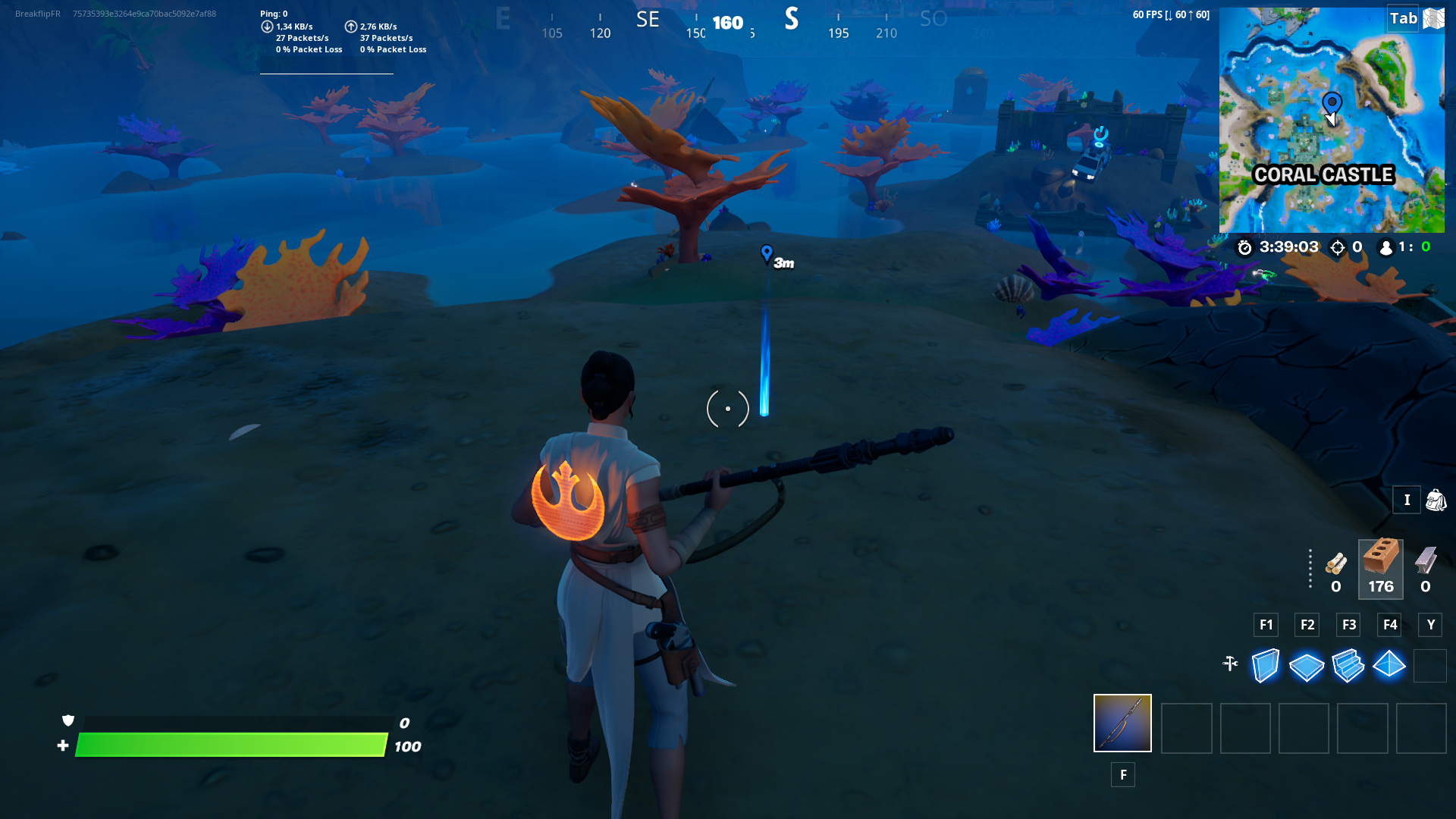Click the Ping network stats readout

point(271,13)
